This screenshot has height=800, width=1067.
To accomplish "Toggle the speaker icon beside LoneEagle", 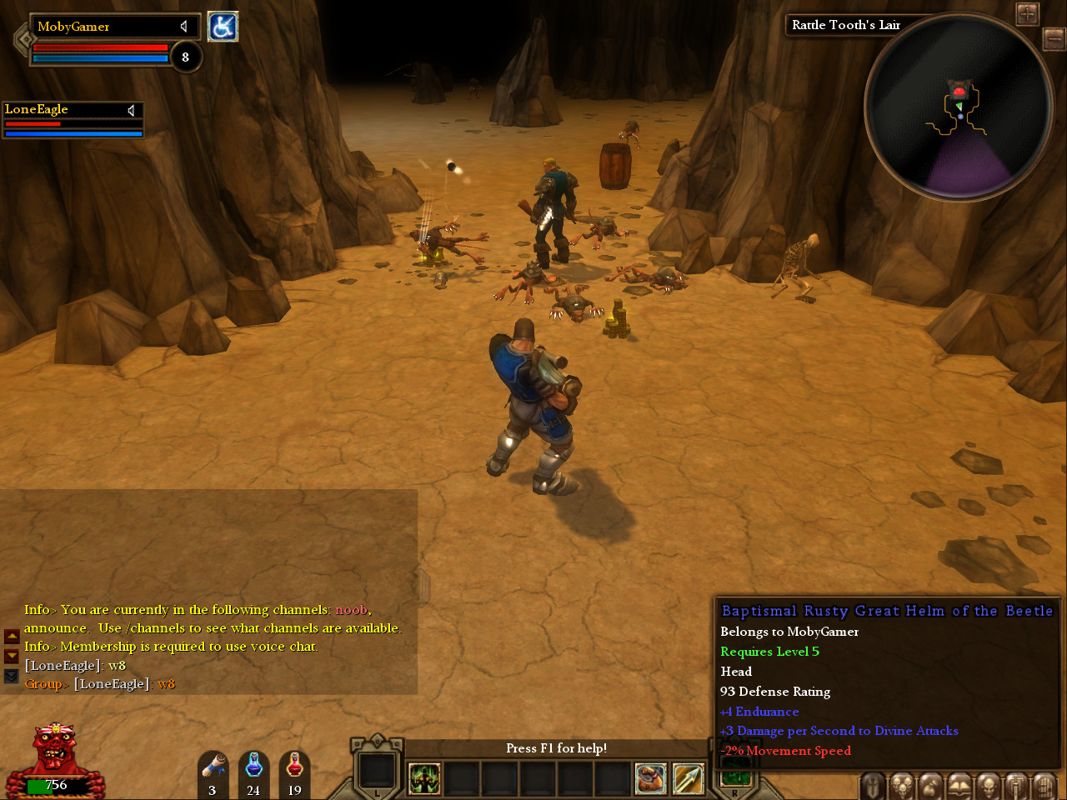I will [131, 110].
